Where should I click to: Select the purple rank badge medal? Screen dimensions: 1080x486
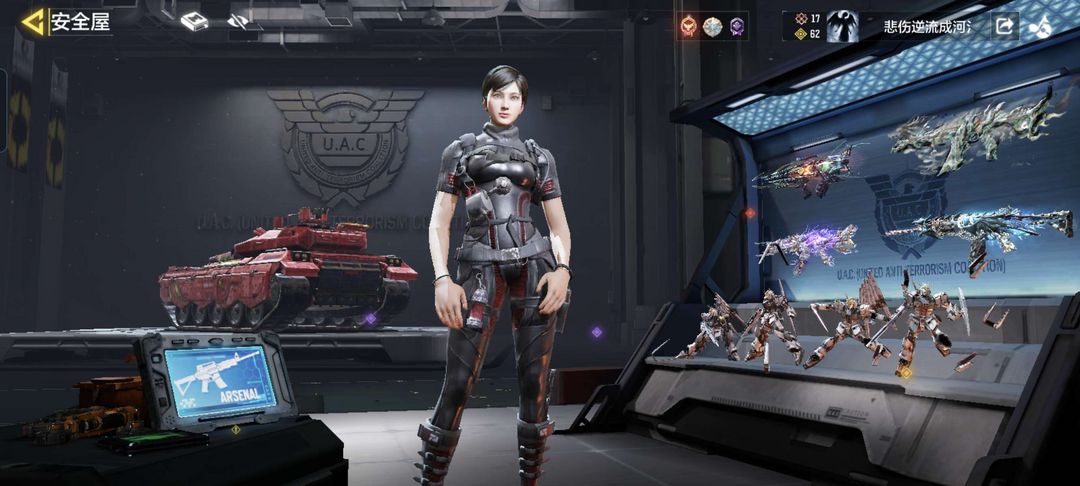point(737,27)
